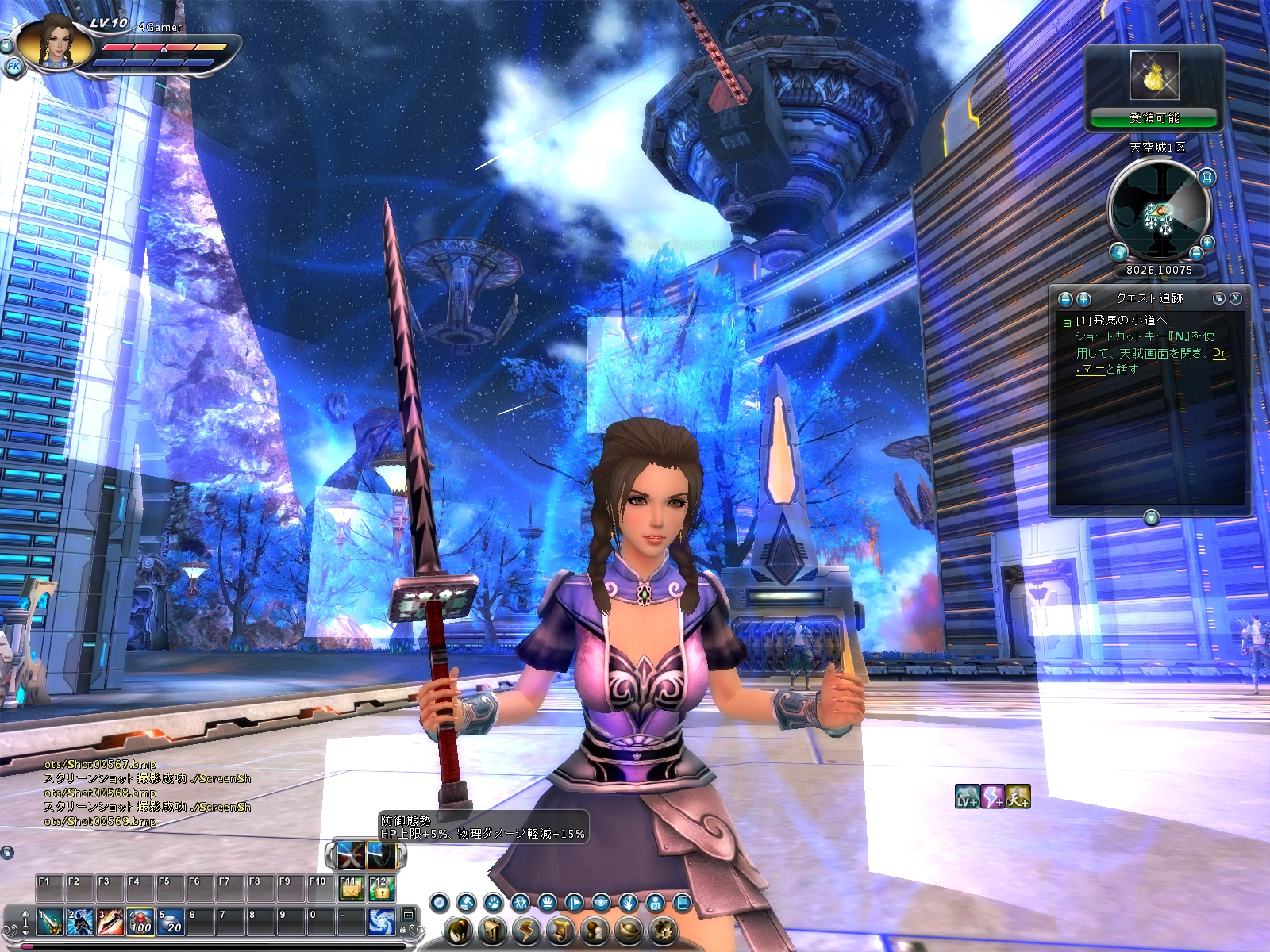Open the lightning bolt plus notification icon
Image resolution: width=1270 pixels, height=952 pixels.
point(993,797)
